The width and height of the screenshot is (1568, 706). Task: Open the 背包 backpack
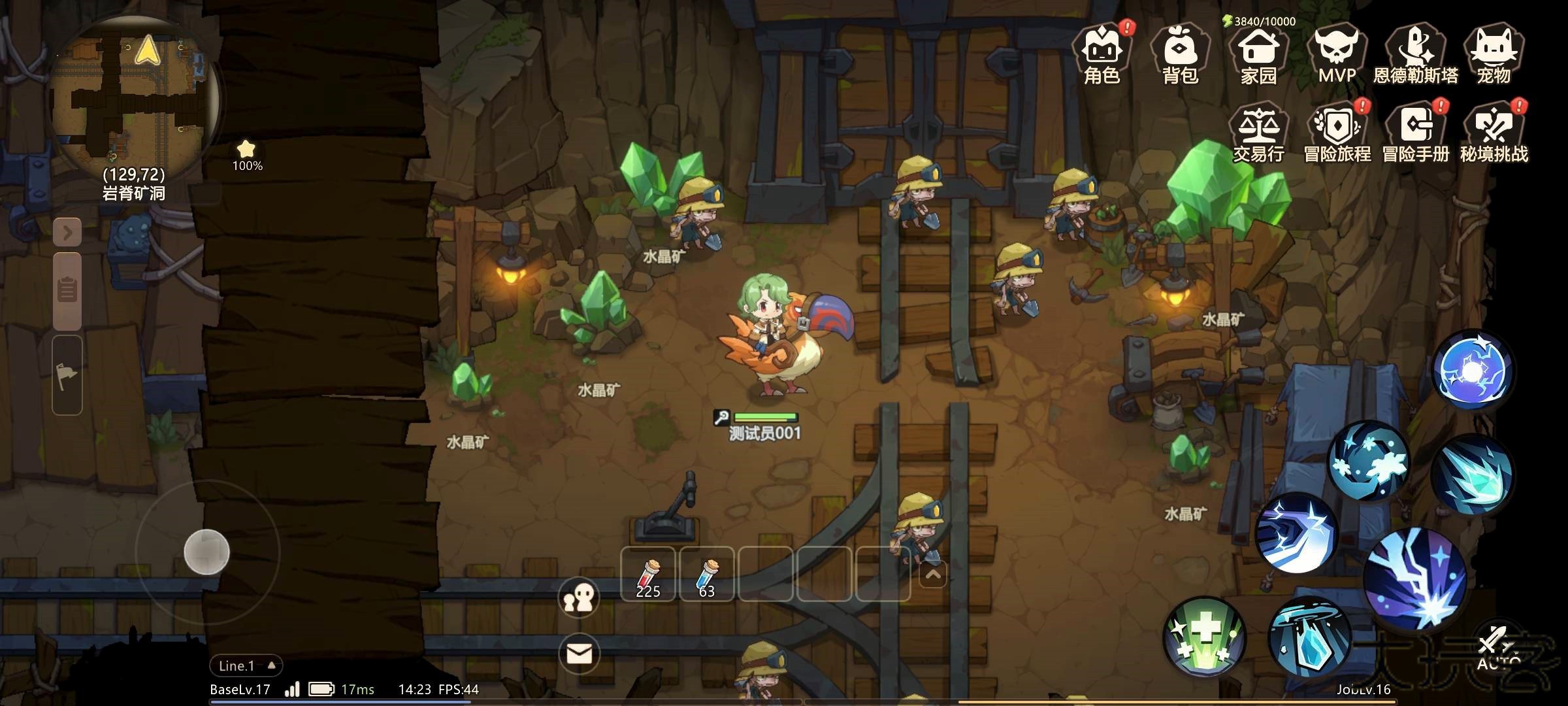(x=1180, y=54)
